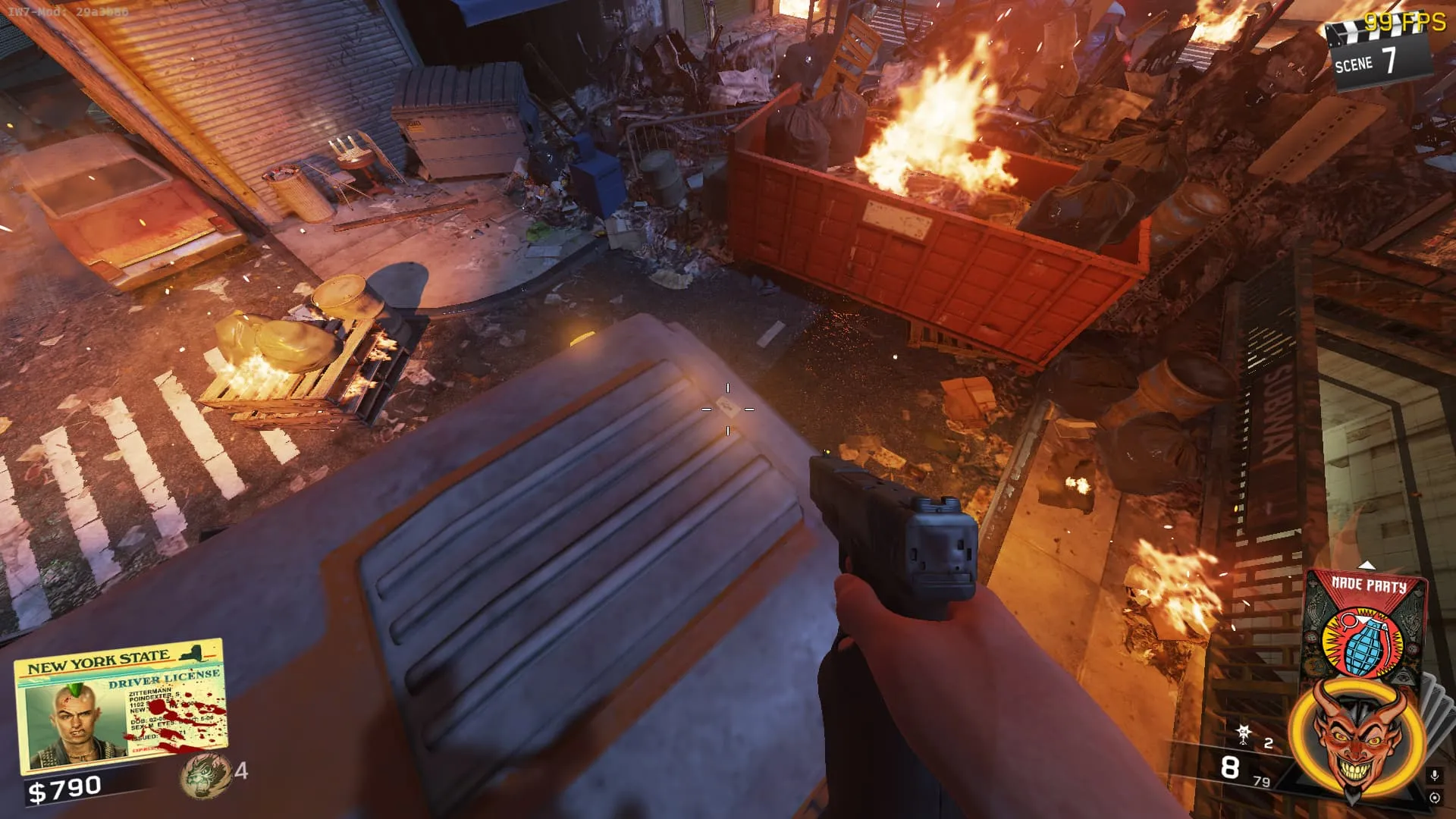Click the circular target icon below the microphone
The image size is (1456, 819).
[x=1434, y=798]
